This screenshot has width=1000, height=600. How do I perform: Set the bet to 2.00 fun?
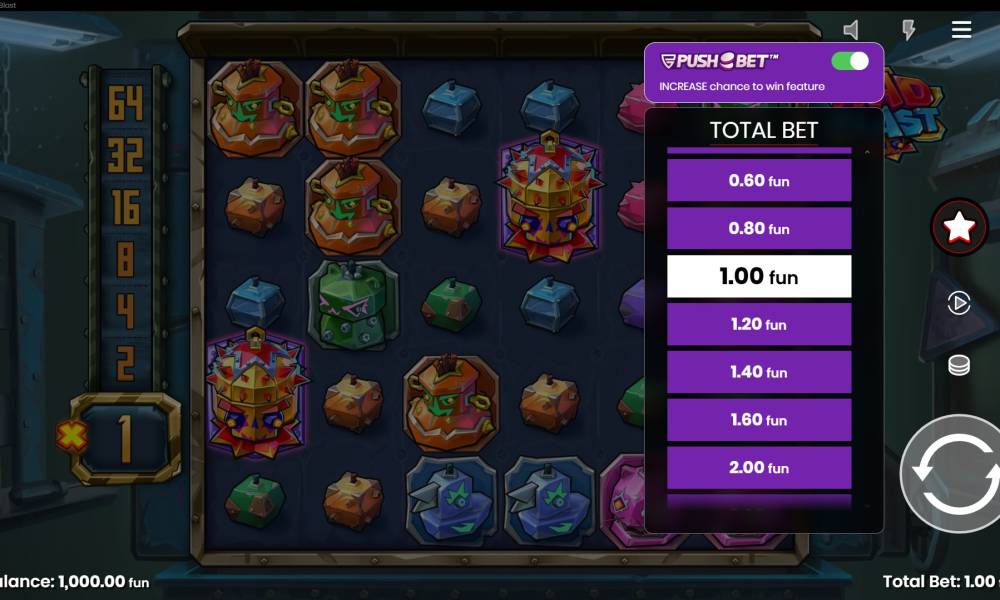point(759,468)
